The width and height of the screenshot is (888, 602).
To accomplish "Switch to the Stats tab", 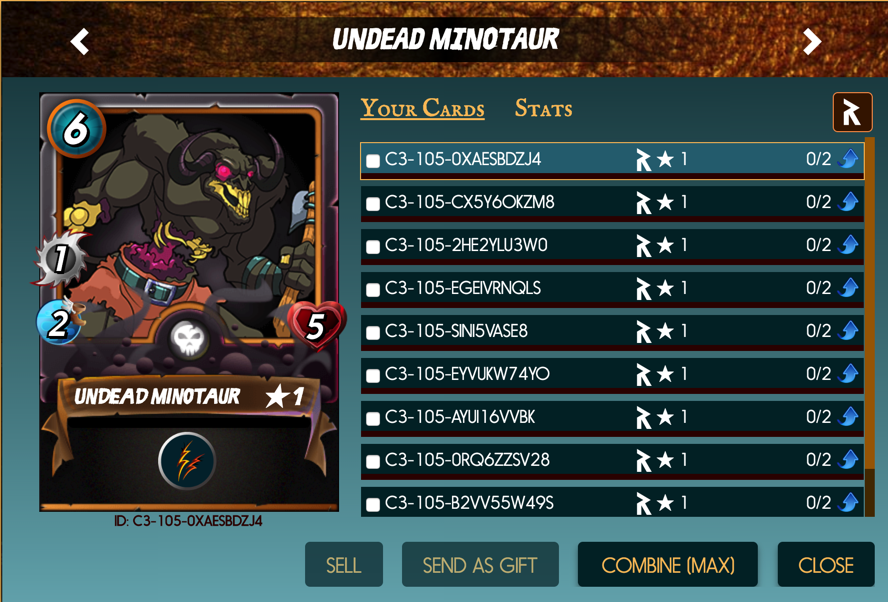I will tap(543, 109).
